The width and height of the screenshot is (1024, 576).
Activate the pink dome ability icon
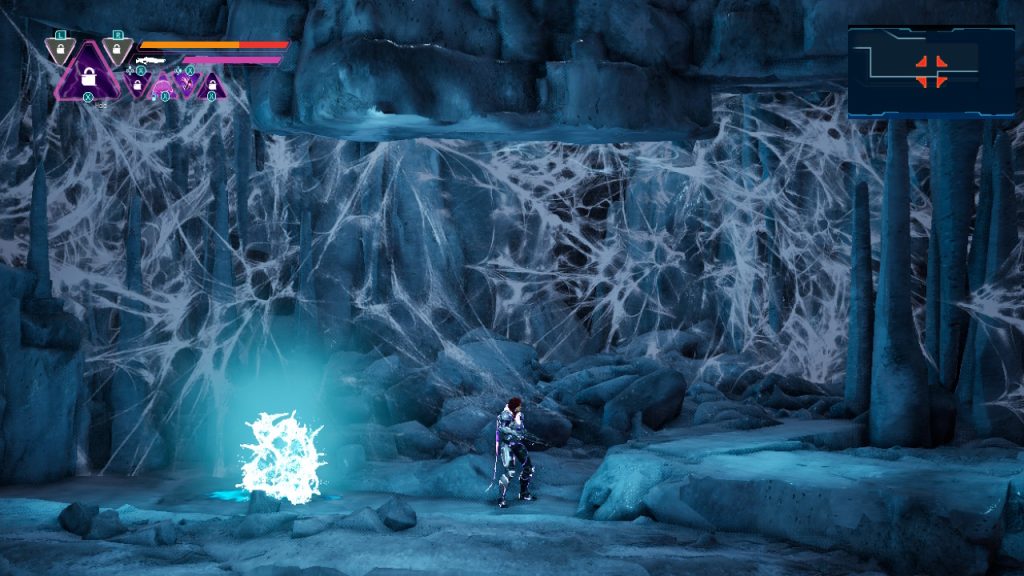click(163, 85)
